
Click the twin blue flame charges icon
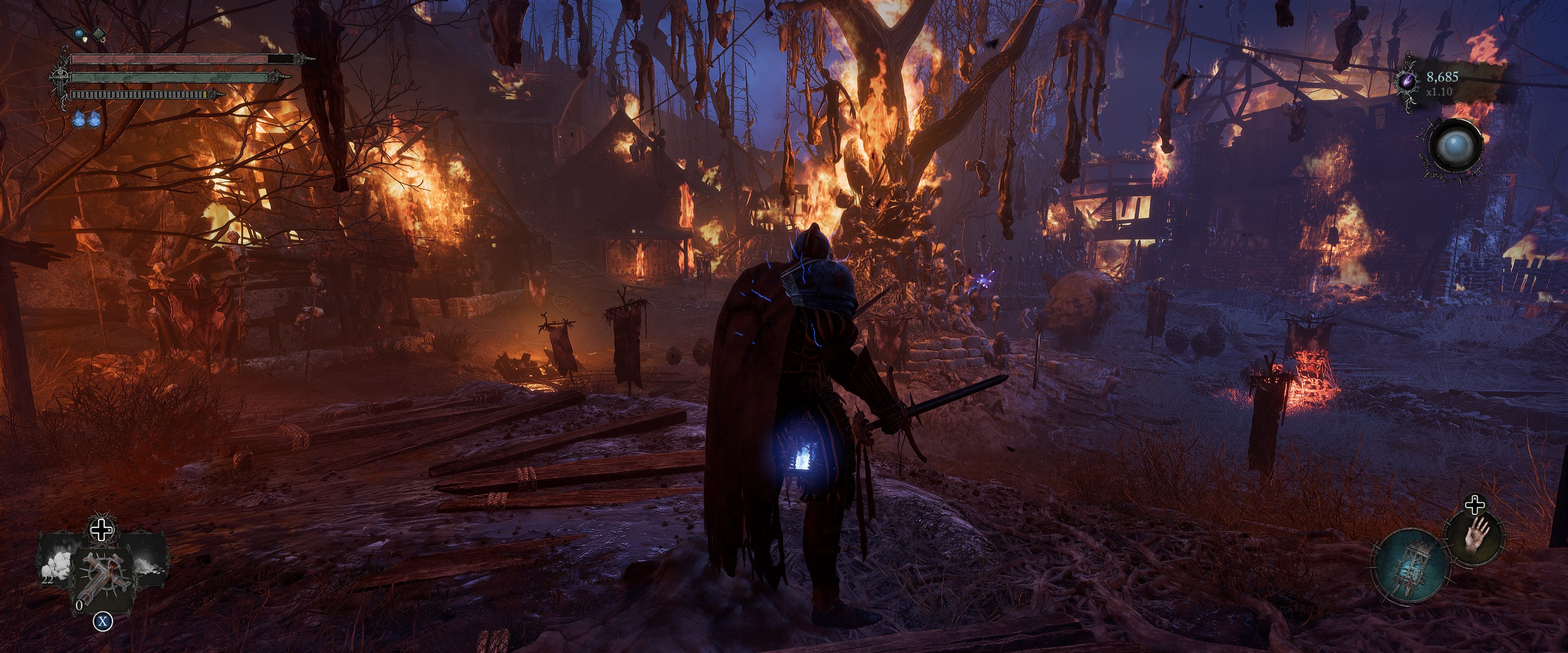click(x=87, y=120)
